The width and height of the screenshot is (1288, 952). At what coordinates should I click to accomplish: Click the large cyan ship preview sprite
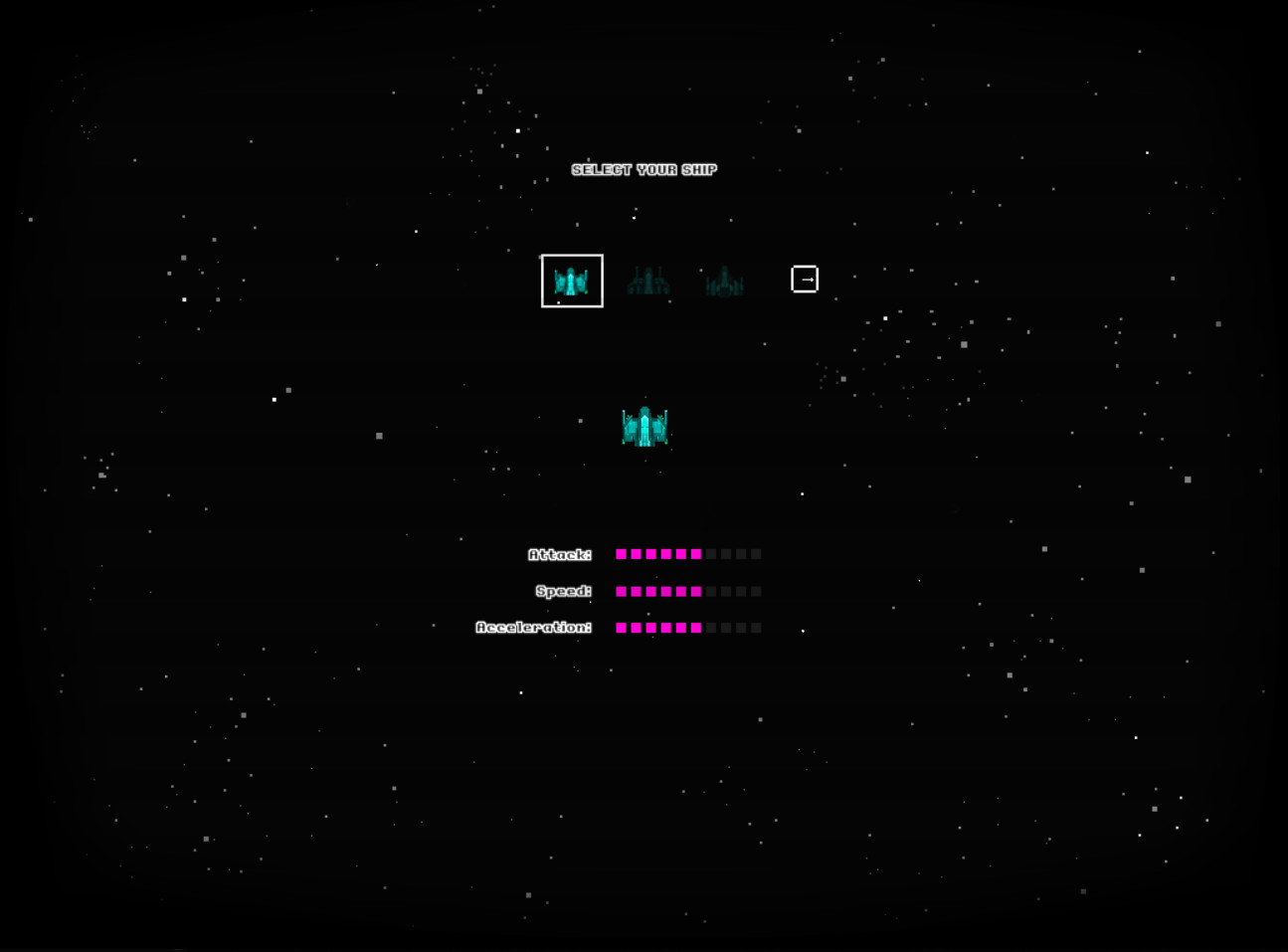[644, 426]
